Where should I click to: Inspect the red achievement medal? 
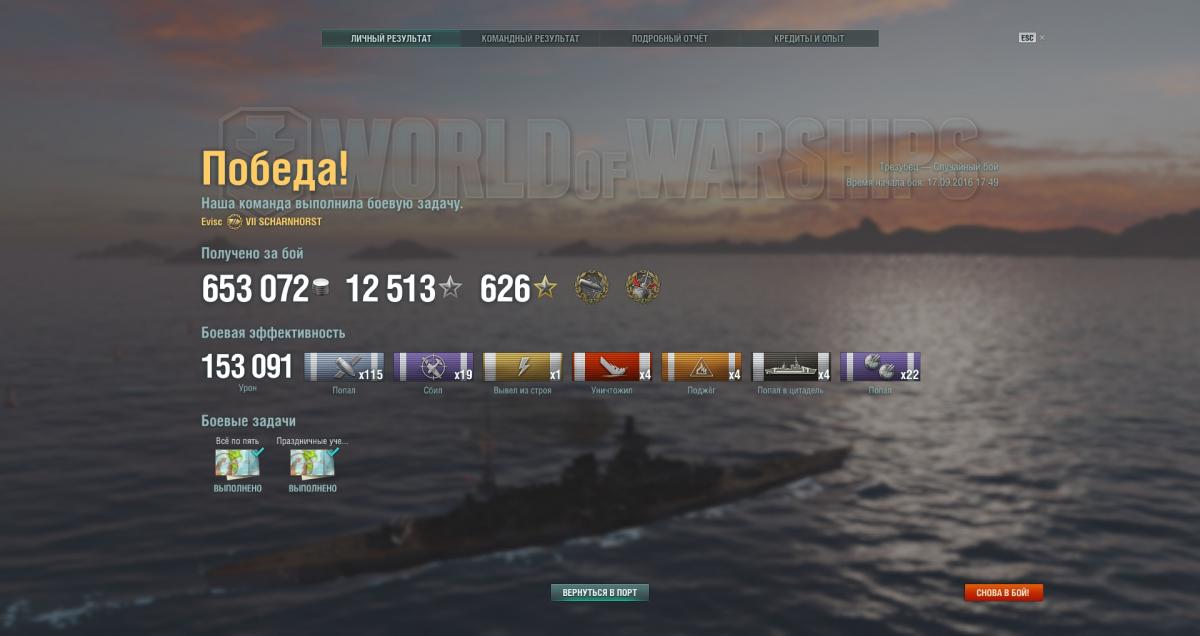[x=643, y=288]
